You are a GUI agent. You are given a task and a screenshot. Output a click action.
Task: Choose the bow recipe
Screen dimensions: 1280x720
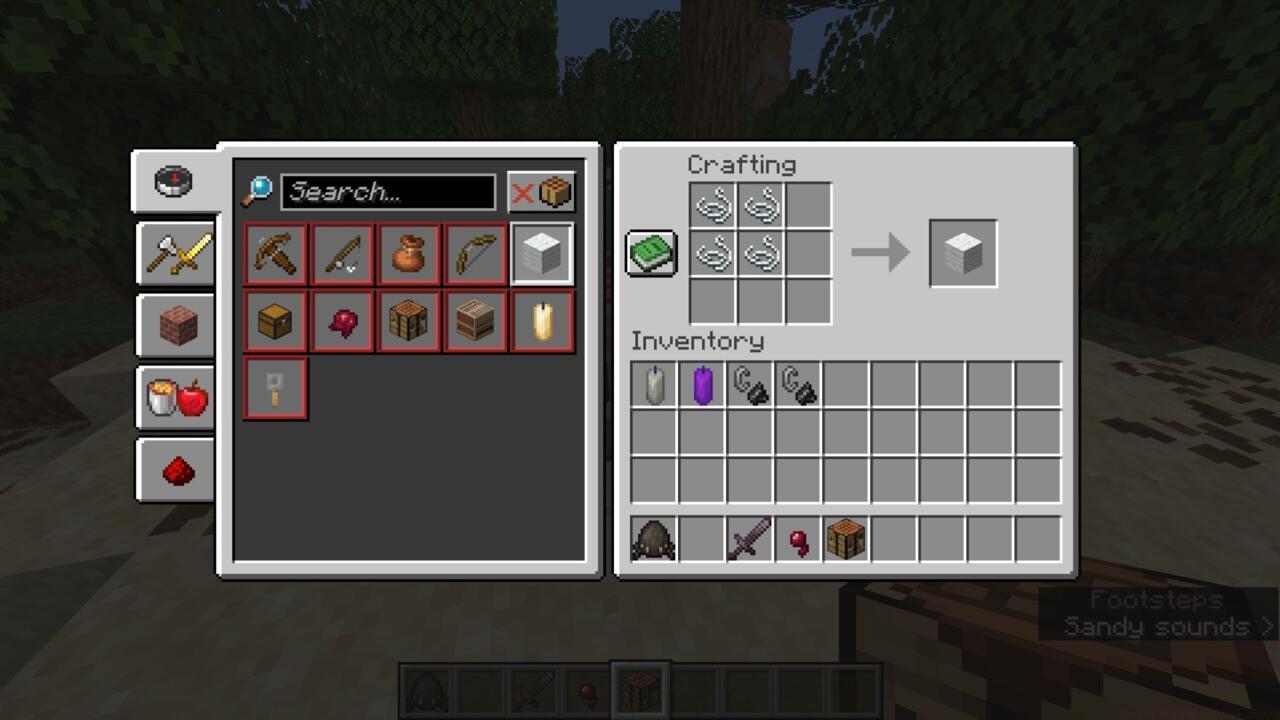(475, 253)
